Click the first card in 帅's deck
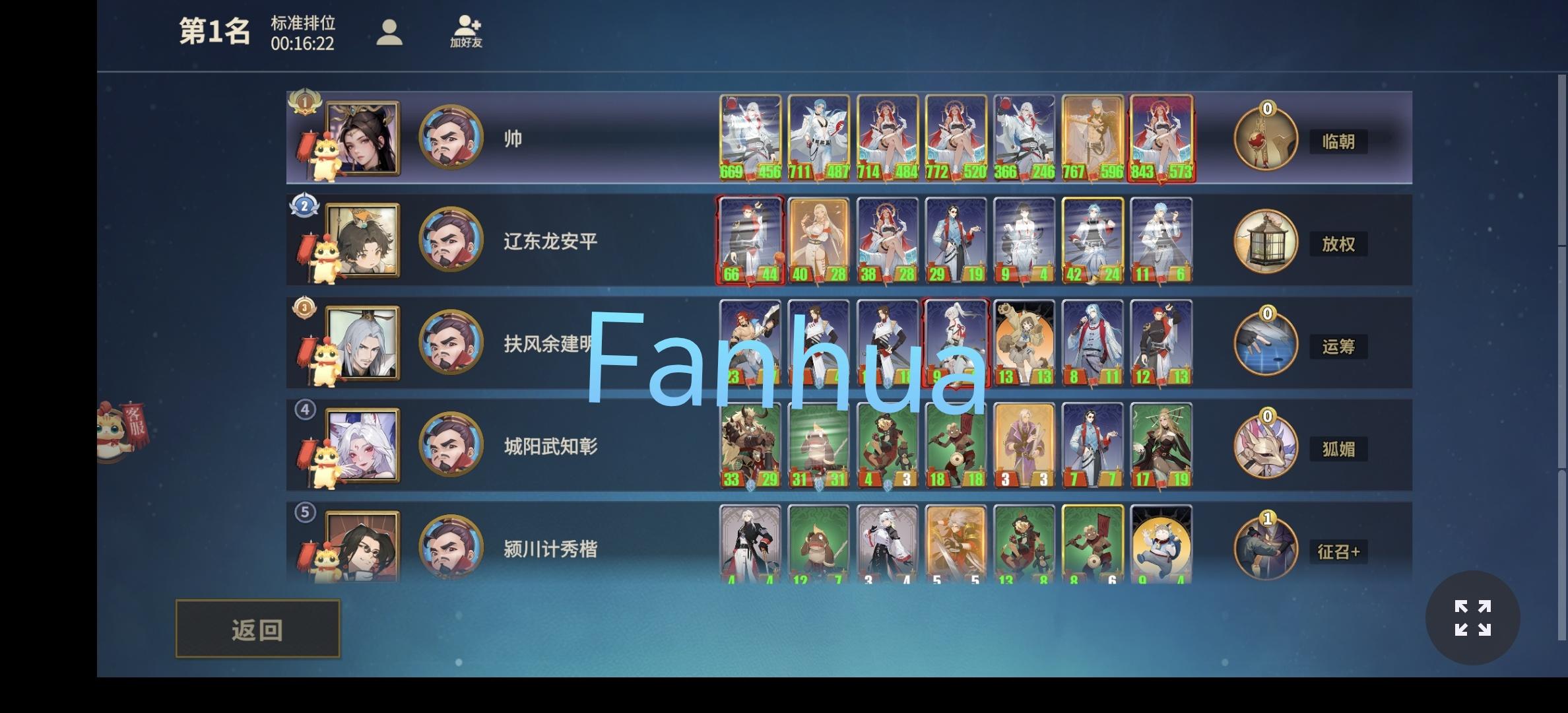This screenshot has height=713, width=1568. coord(751,137)
